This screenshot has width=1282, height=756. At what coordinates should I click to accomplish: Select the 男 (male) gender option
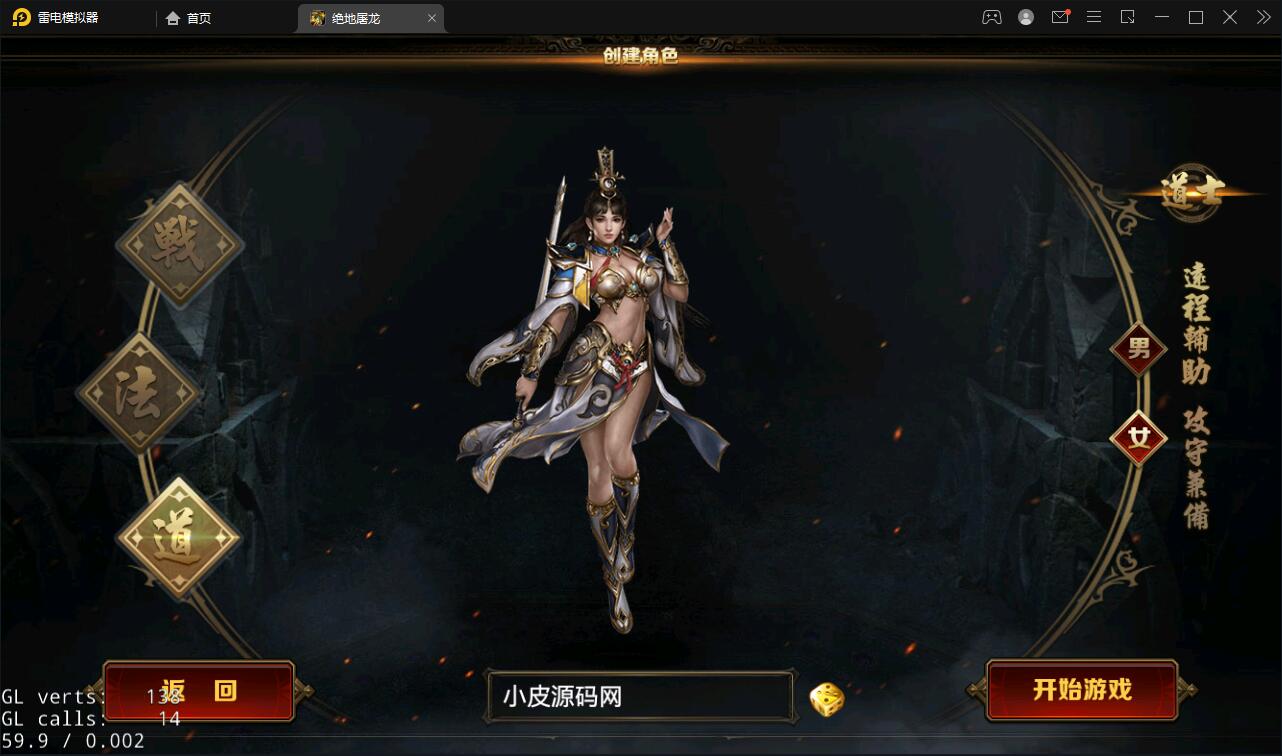pos(1138,349)
